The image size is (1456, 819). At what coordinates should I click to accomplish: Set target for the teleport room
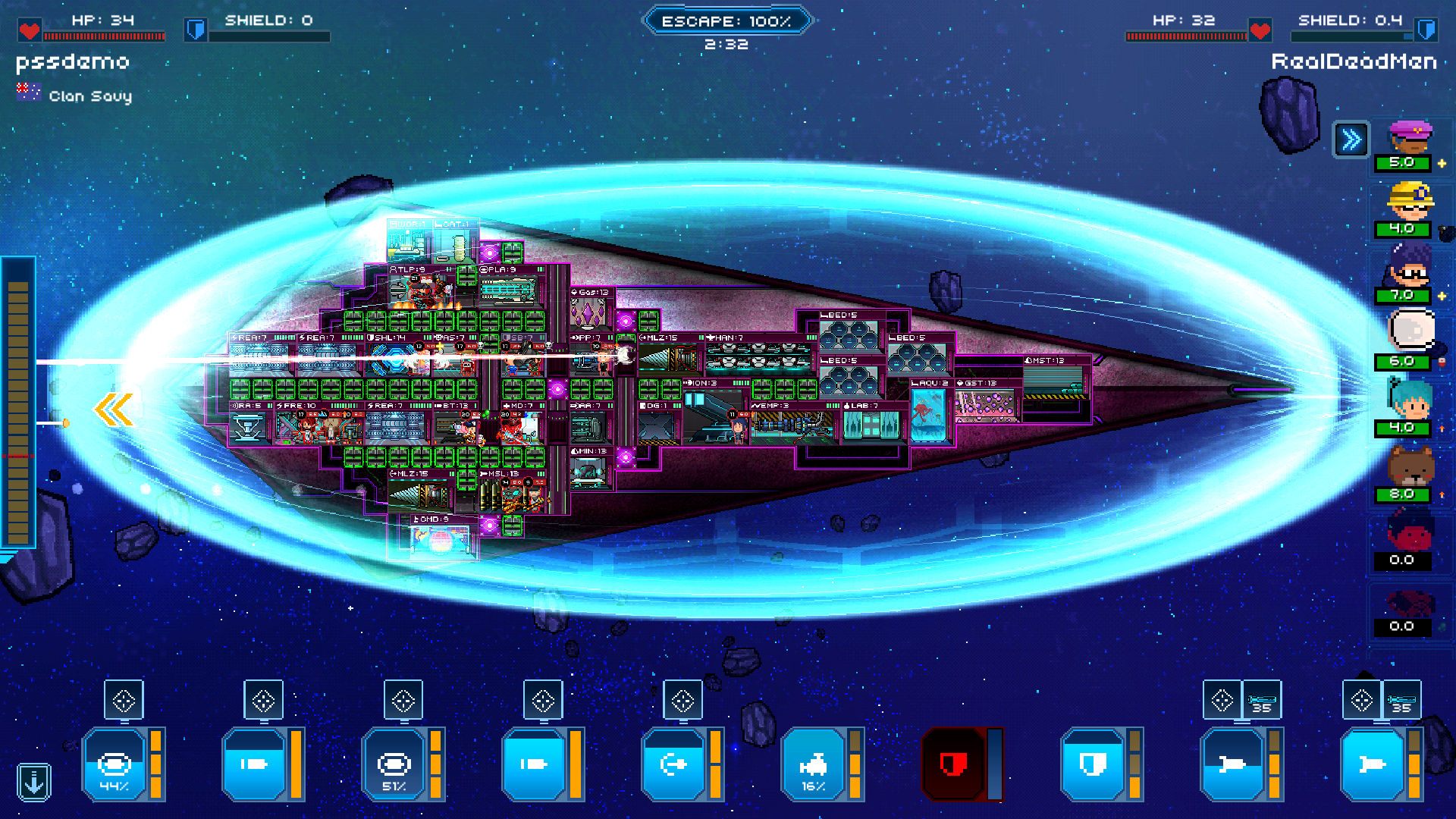682,701
